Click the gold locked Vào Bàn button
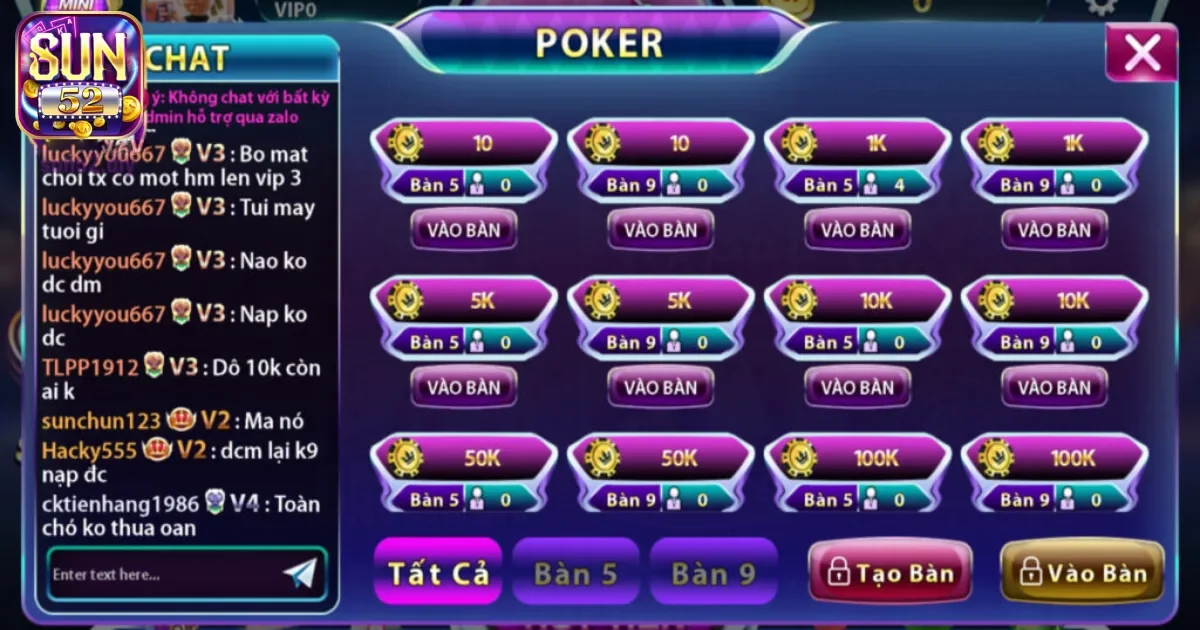This screenshot has height=630, width=1200. click(x=1082, y=572)
